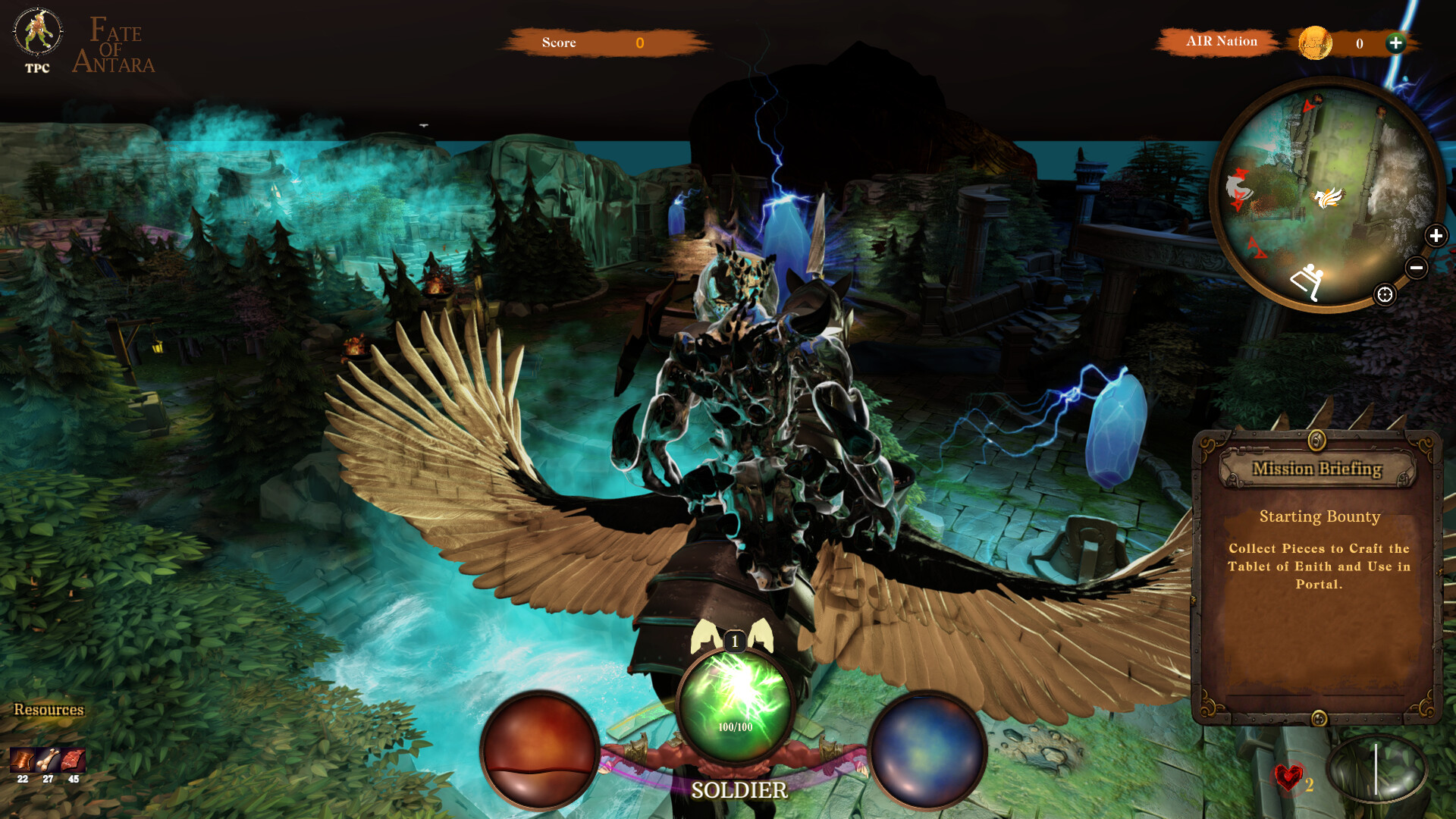This screenshot has height=819, width=1456.
Task: Click the TPC studio logo
Action: [36, 34]
